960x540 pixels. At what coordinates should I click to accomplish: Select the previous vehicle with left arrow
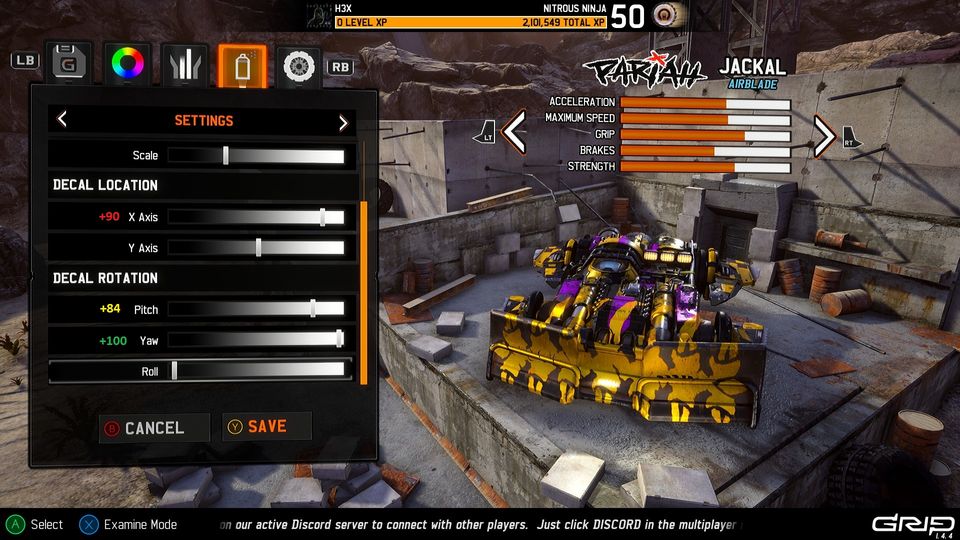click(514, 133)
